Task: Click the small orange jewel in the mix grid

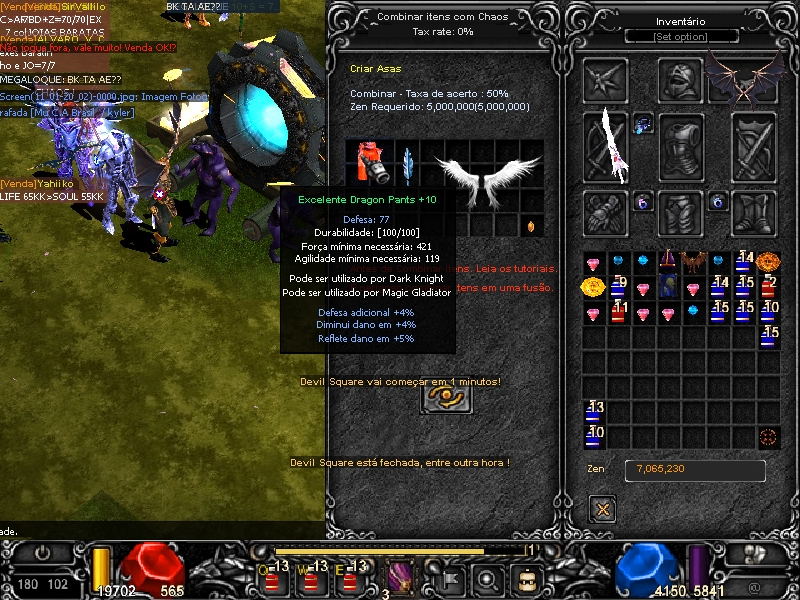Action: [x=531, y=227]
